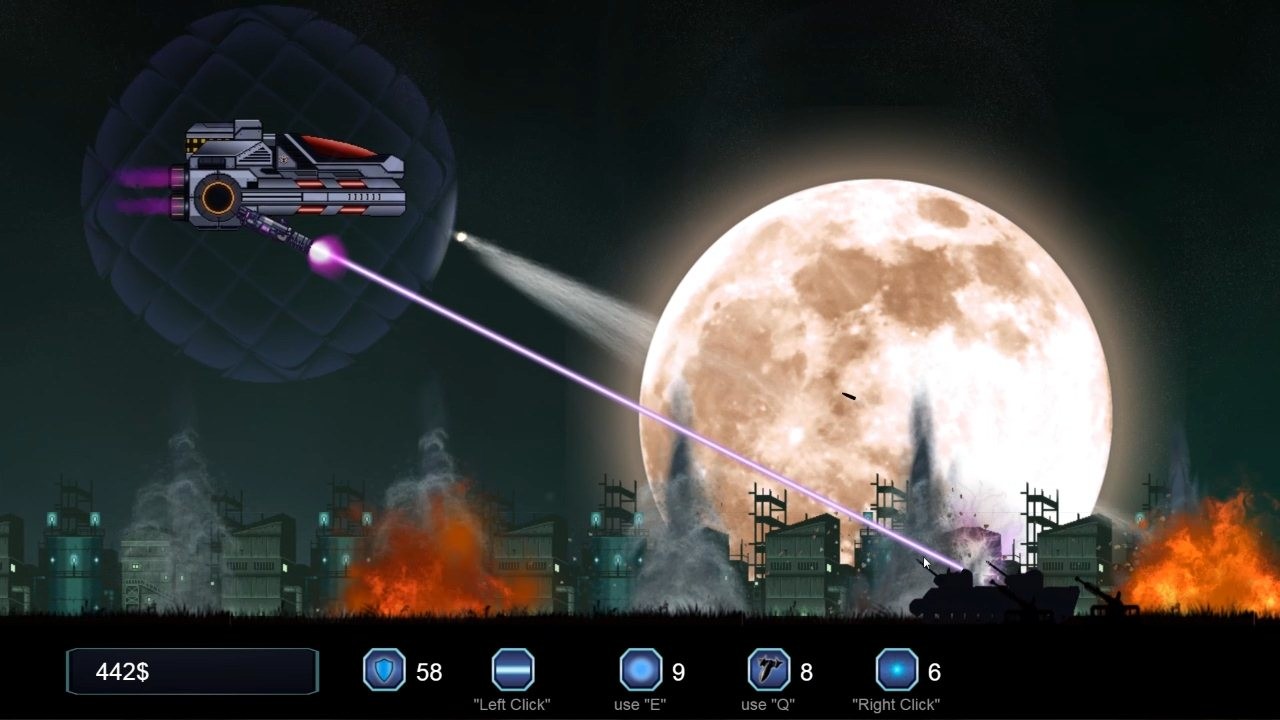This screenshot has height=720, width=1280.
Task: Click the "use Q" missile icon
Action: click(x=768, y=670)
